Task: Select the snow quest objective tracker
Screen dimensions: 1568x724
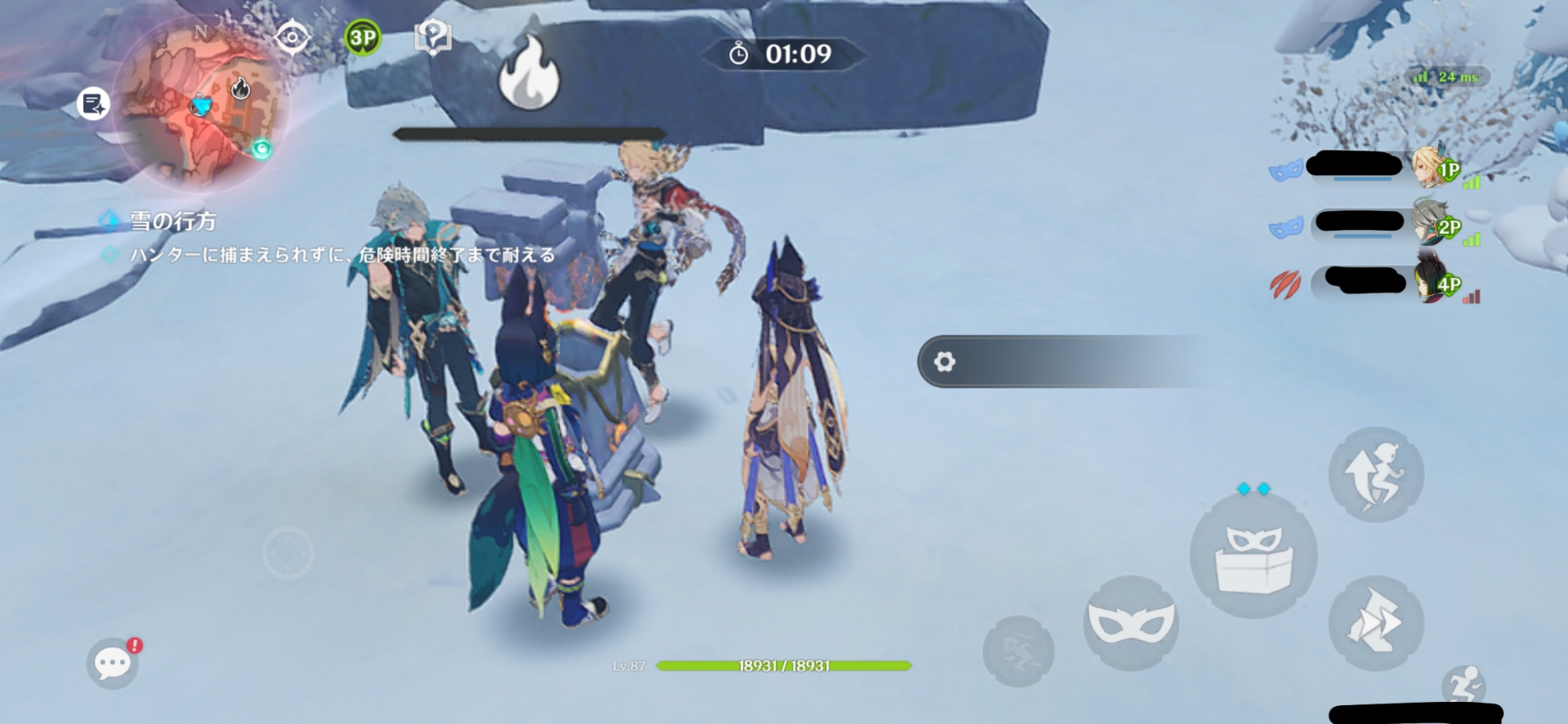Action: click(172, 222)
